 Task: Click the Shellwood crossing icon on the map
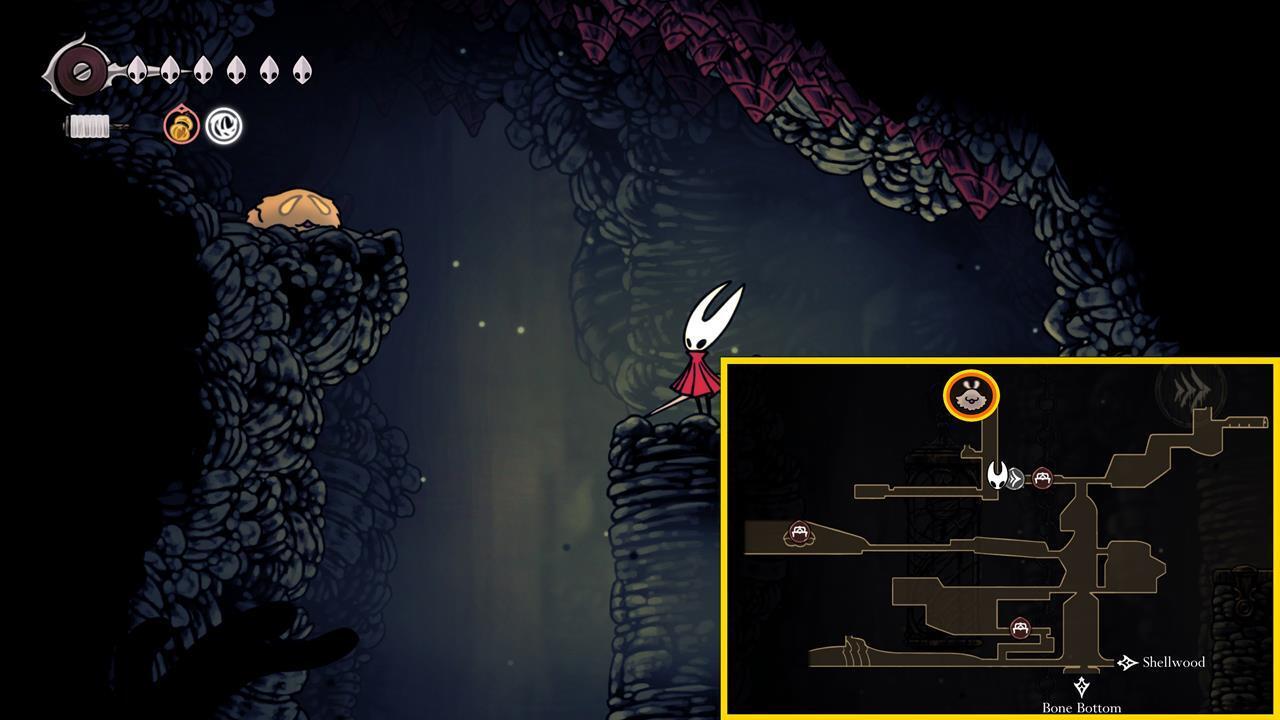click(1126, 661)
